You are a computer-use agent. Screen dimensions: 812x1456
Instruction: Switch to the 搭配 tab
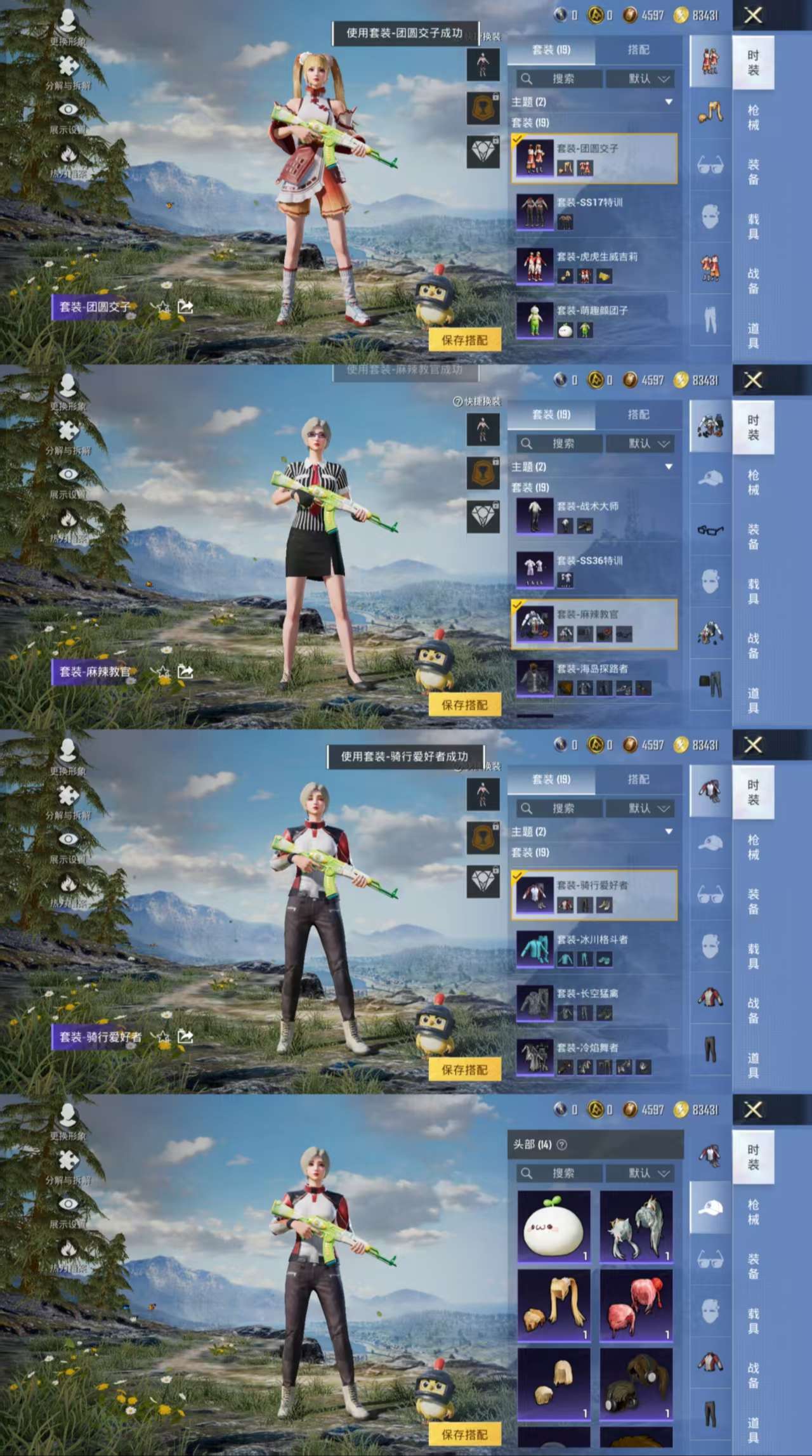click(638, 51)
